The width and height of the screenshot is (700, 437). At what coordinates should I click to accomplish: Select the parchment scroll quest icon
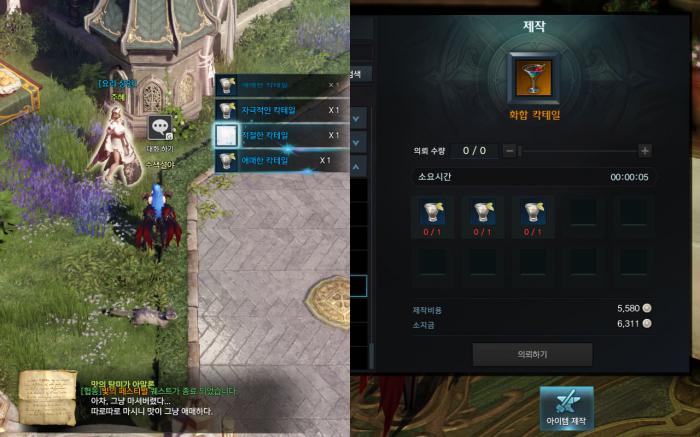(47, 393)
